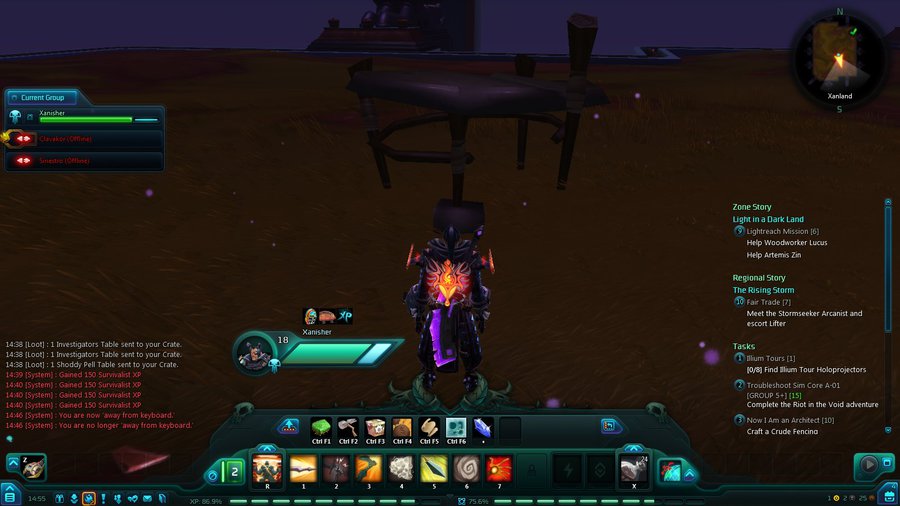Use the X slot consumable item
Viewport: 900px width, 506px height.
[632, 468]
